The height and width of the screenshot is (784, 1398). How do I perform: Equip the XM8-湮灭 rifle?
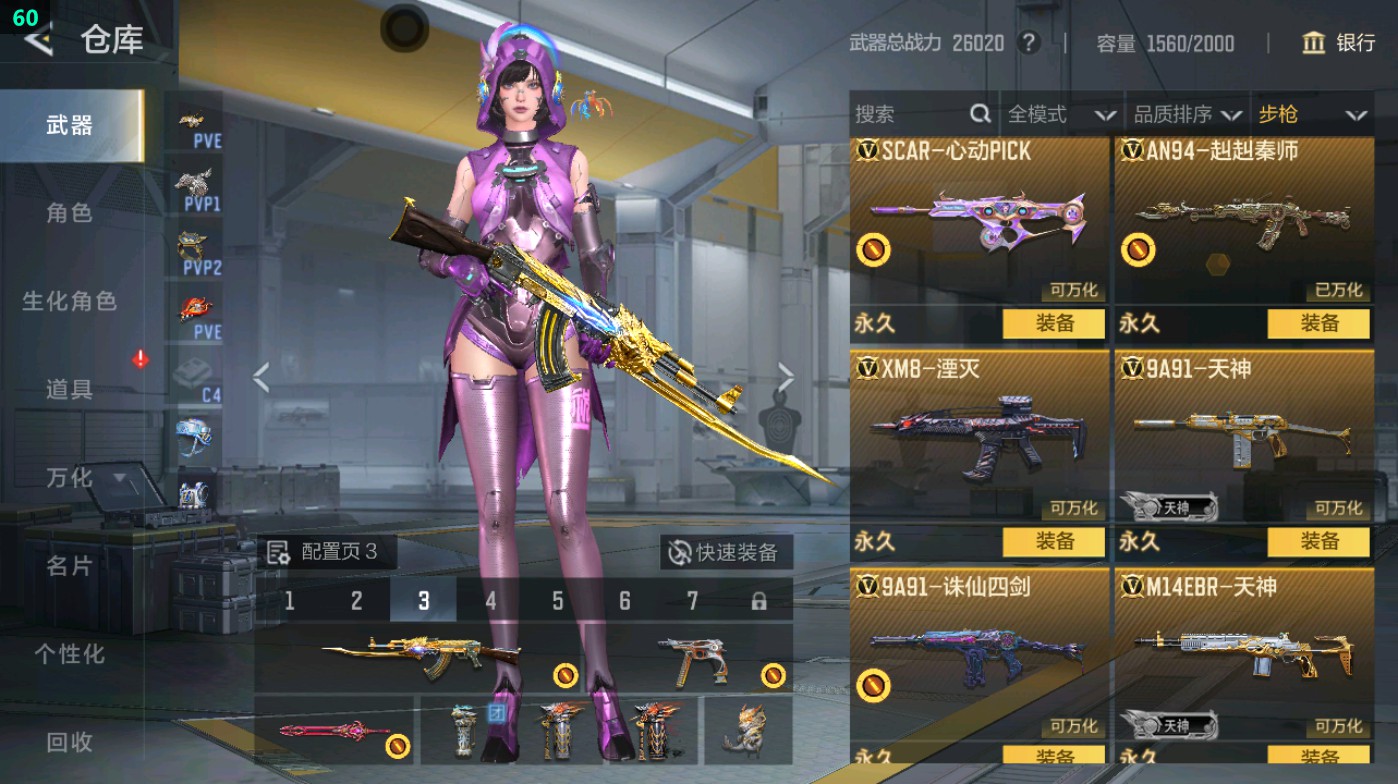pyautogui.click(x=1054, y=541)
